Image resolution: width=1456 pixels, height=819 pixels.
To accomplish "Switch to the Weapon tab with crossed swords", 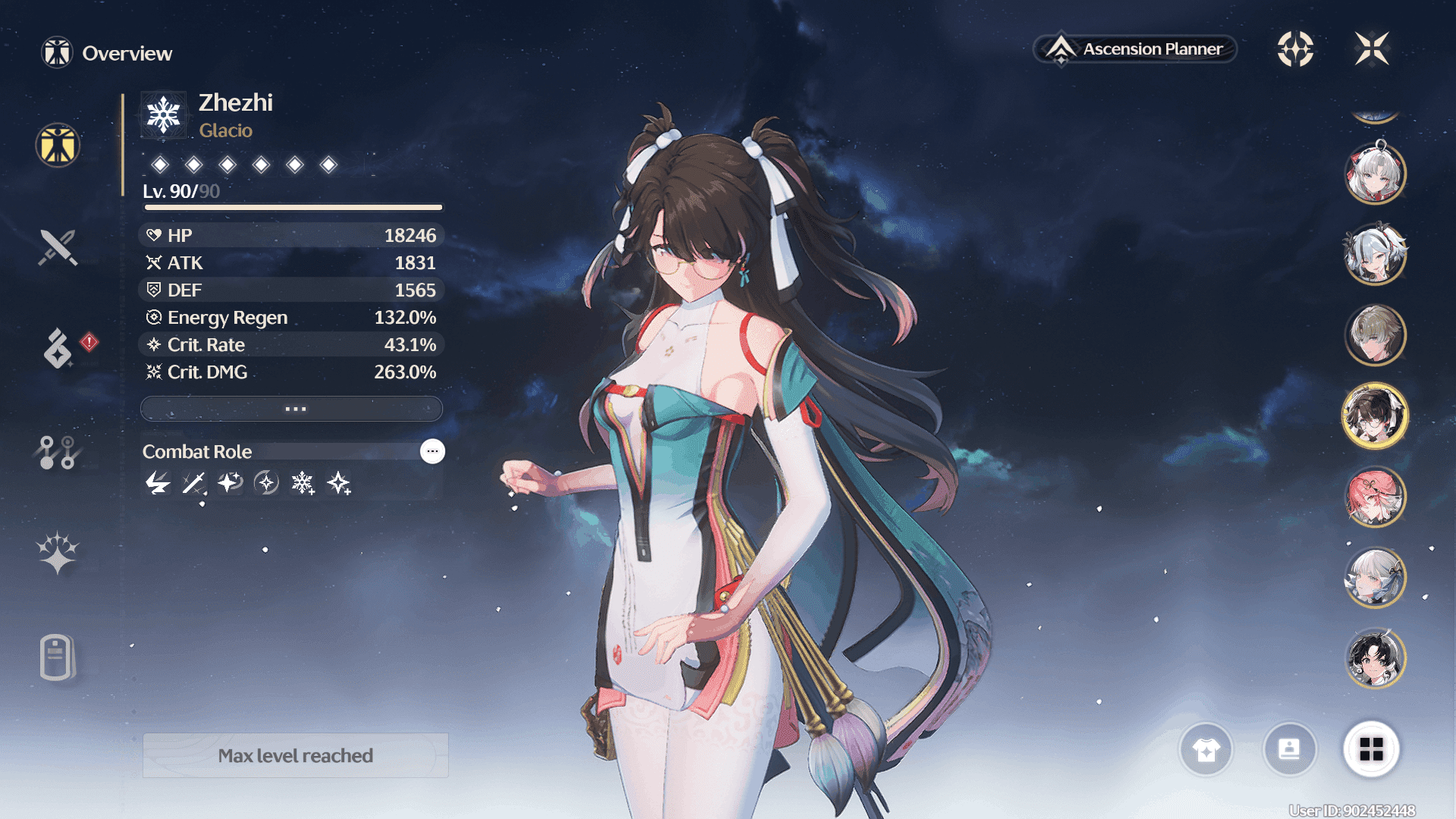I will [58, 247].
